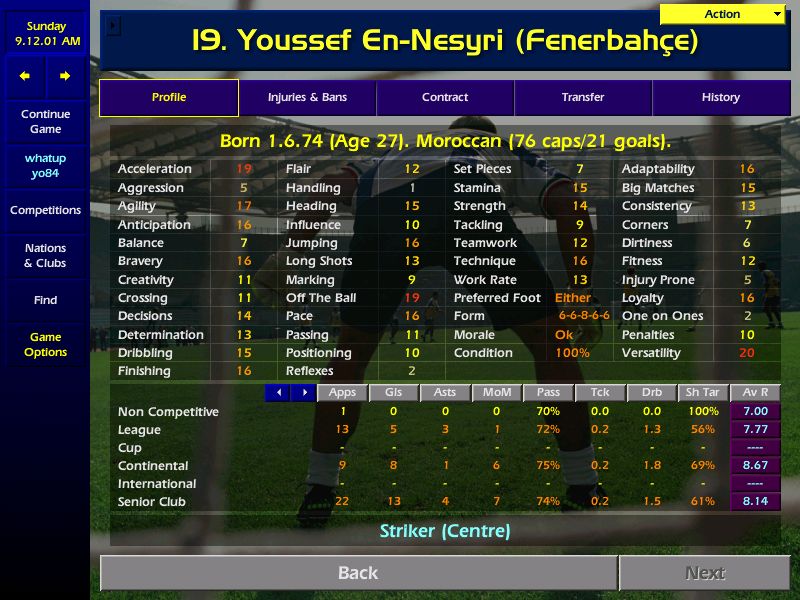Viewport: 800px width, 600px height.
Task: Click the yellow left navigation arrow
Action: pyautogui.click(x=25, y=76)
